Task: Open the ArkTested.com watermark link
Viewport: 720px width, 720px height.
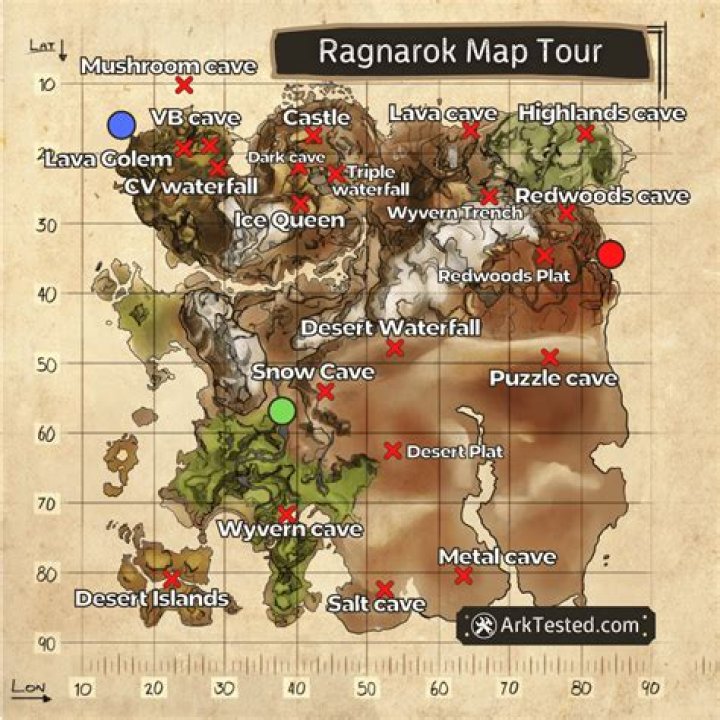Action: pos(556,626)
